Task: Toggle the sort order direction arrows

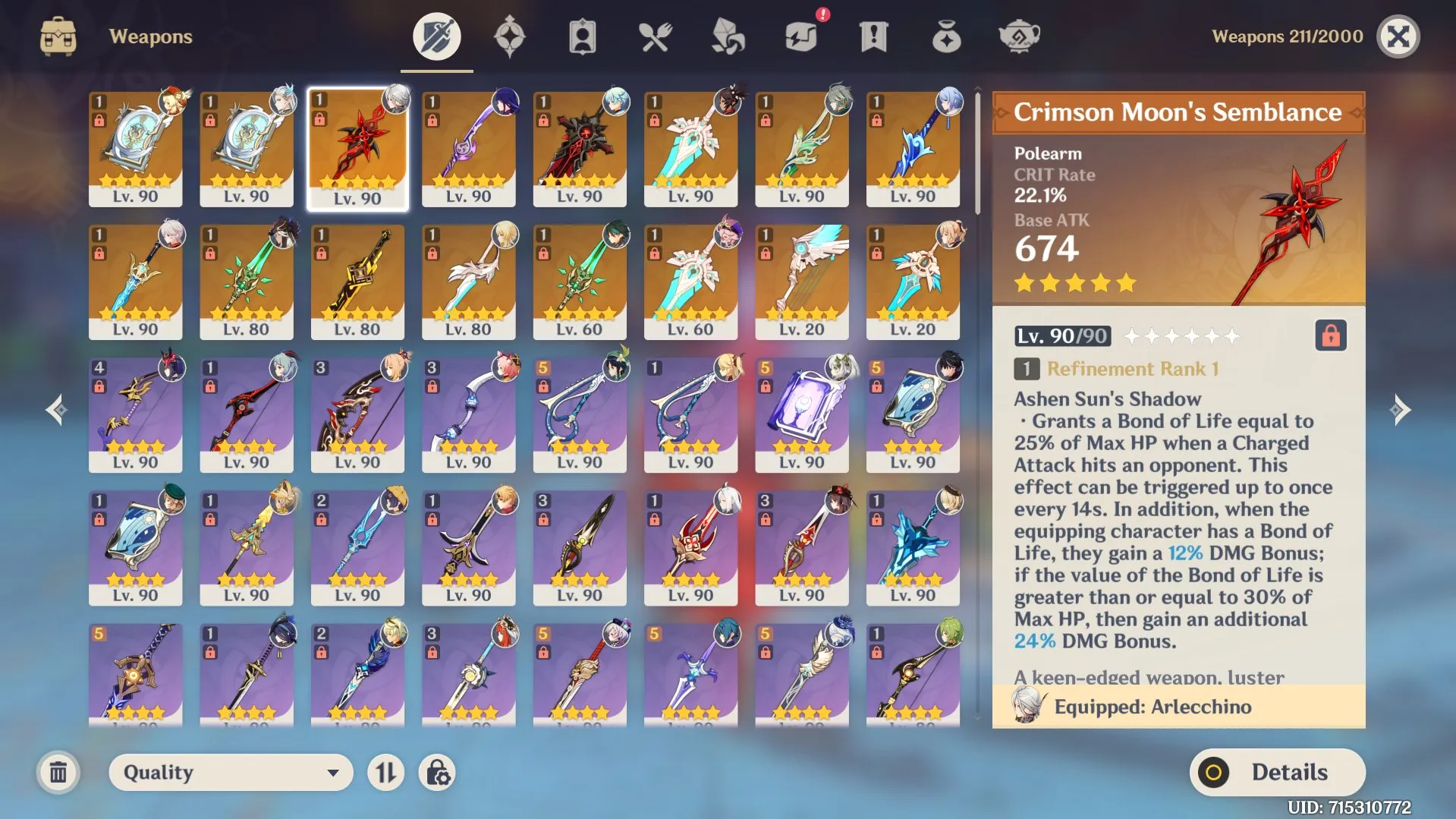Action: (x=385, y=772)
